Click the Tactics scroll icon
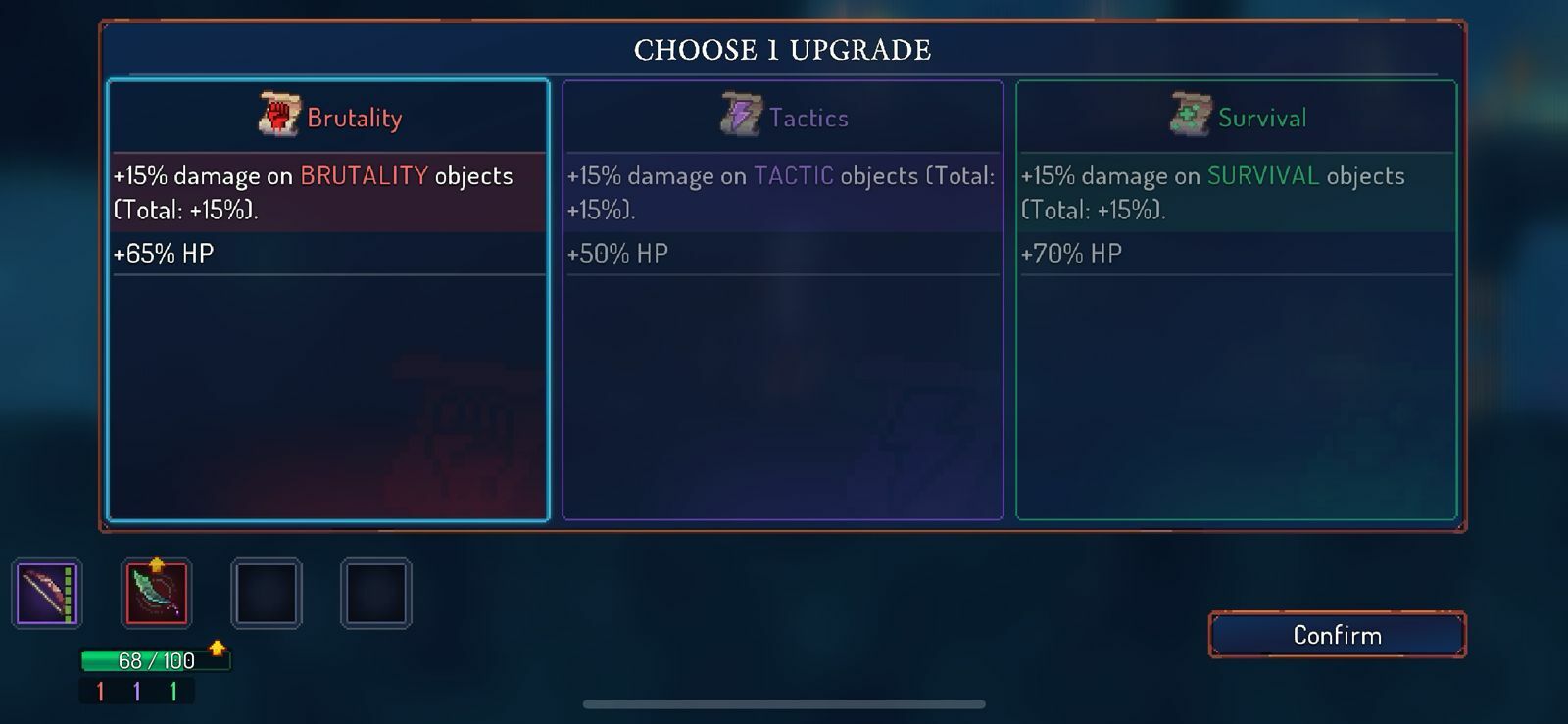This screenshot has height=724, width=1568. (x=736, y=115)
